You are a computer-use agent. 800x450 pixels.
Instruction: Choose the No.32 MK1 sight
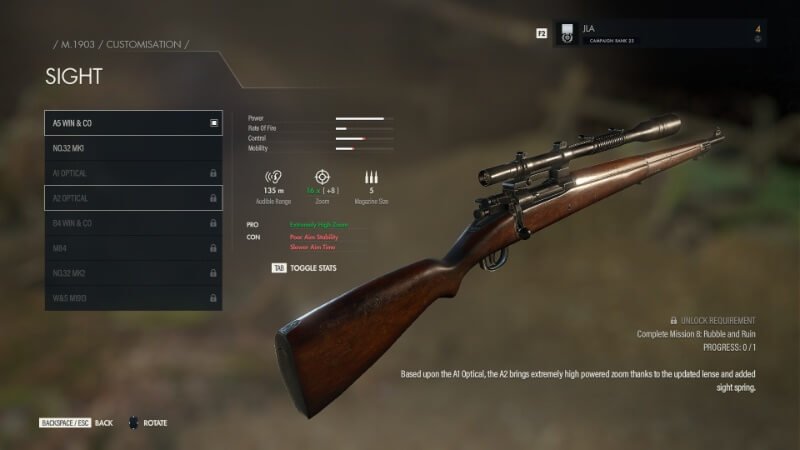133,148
